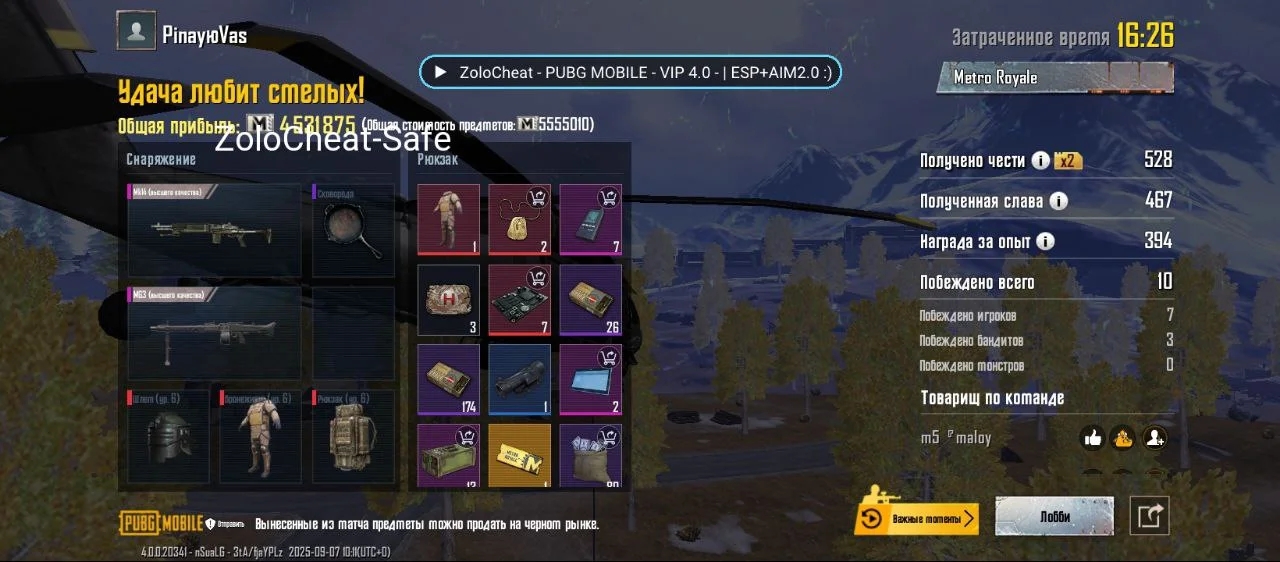Image resolution: width=1280 pixels, height=562 pixels.
Task: Choose the frying pan (Сковорода) slot
Action: point(353,229)
